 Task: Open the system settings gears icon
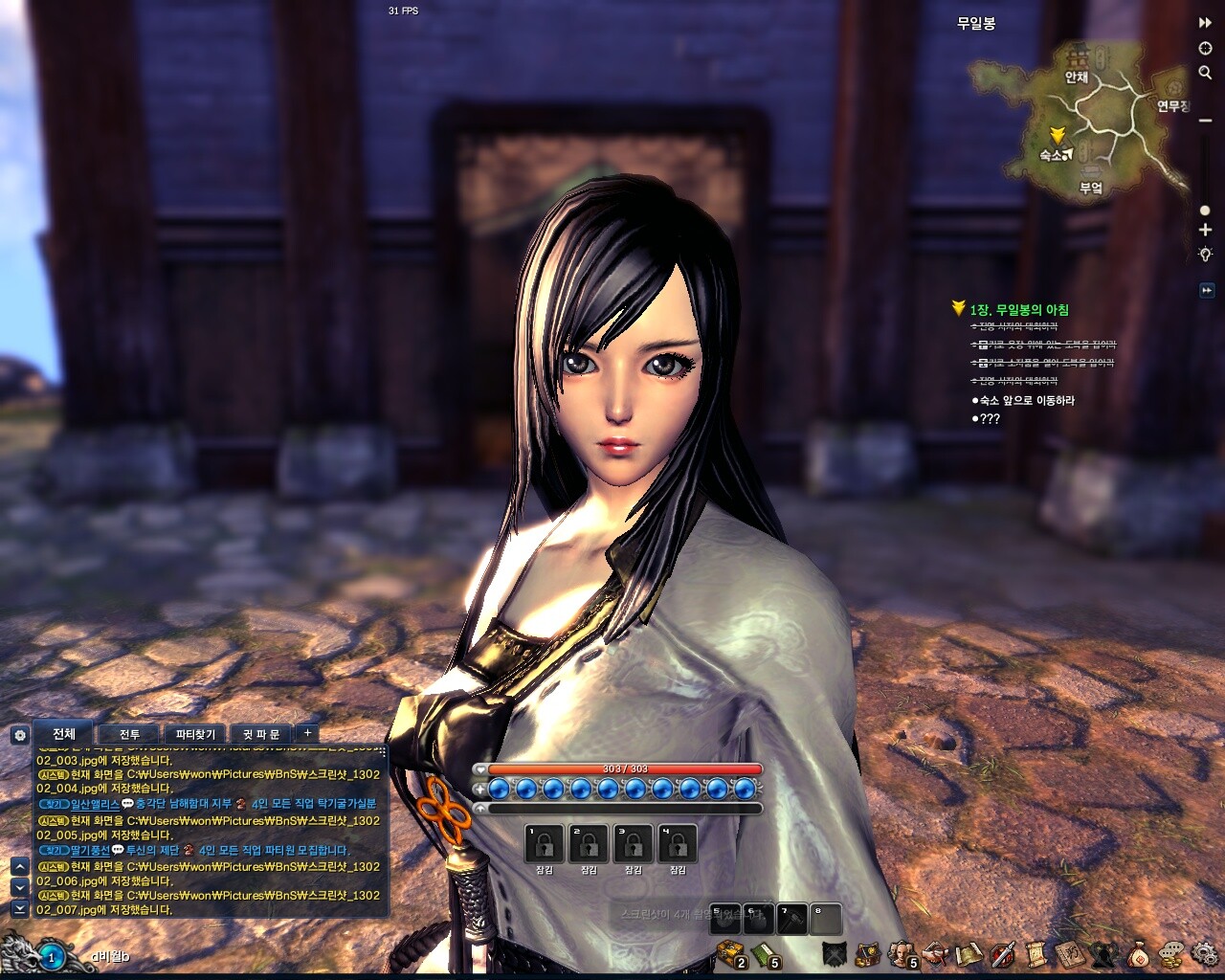1204,953
